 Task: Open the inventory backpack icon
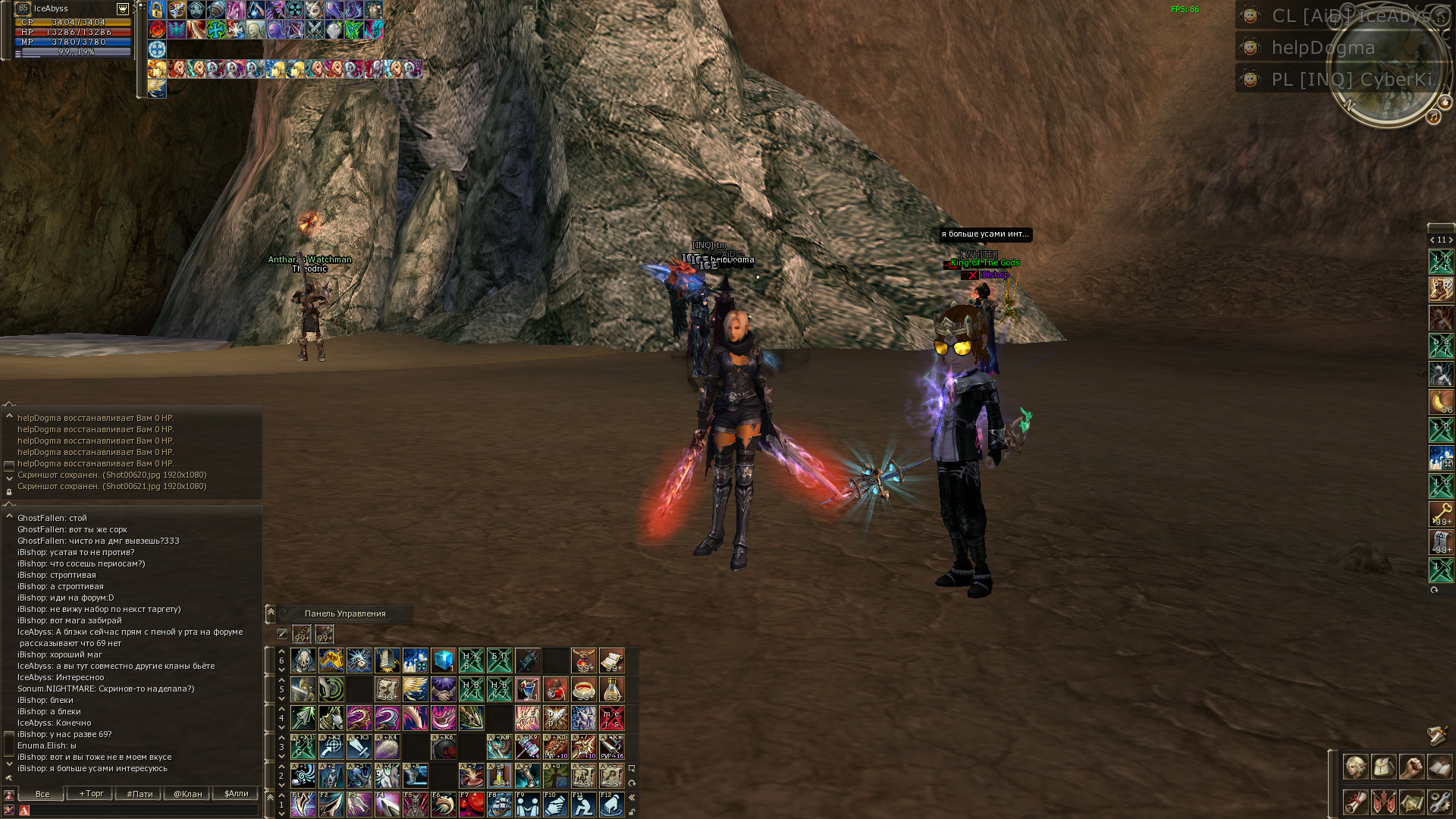(x=1383, y=767)
